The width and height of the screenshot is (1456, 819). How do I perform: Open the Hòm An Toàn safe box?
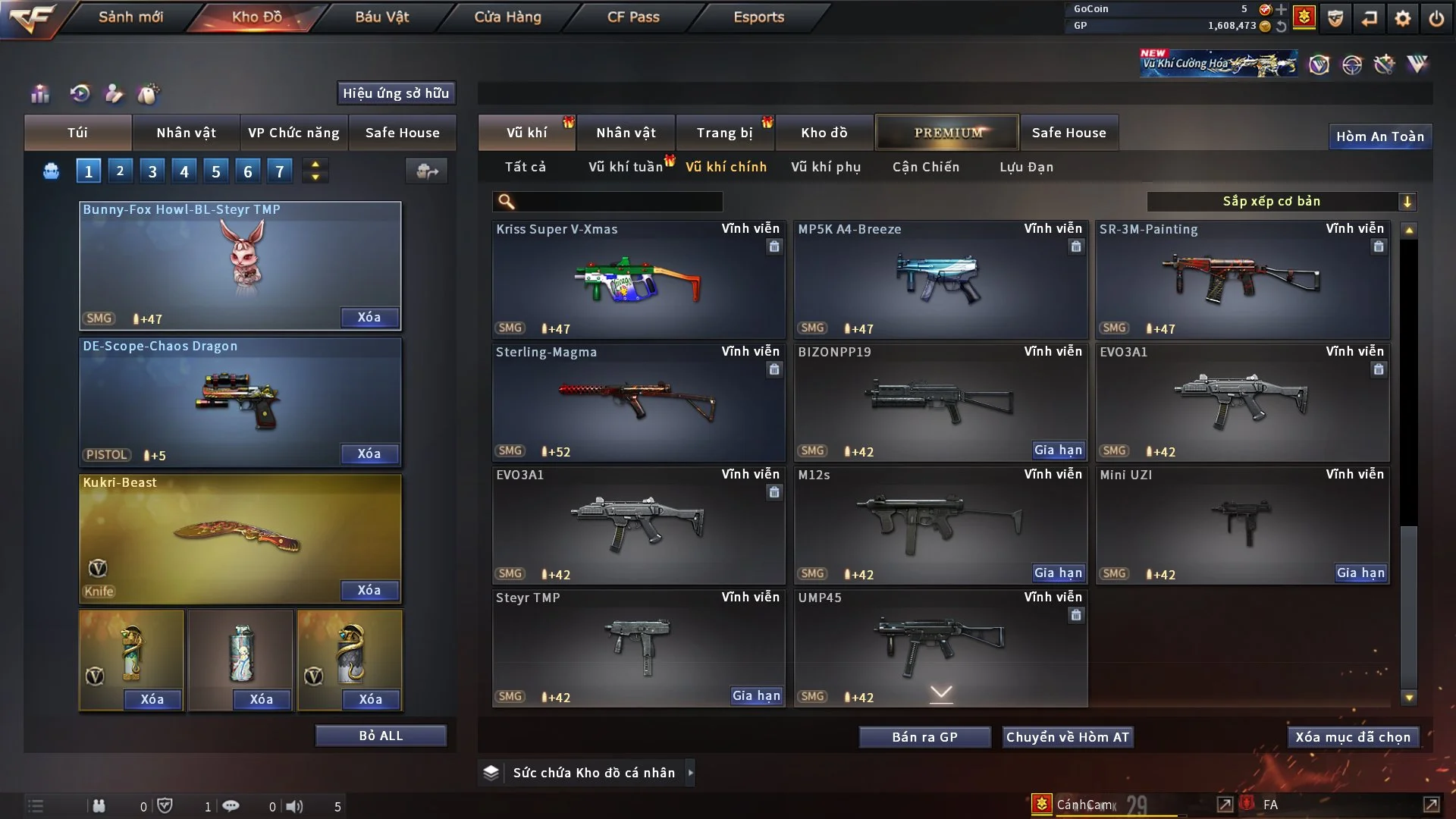click(x=1379, y=136)
